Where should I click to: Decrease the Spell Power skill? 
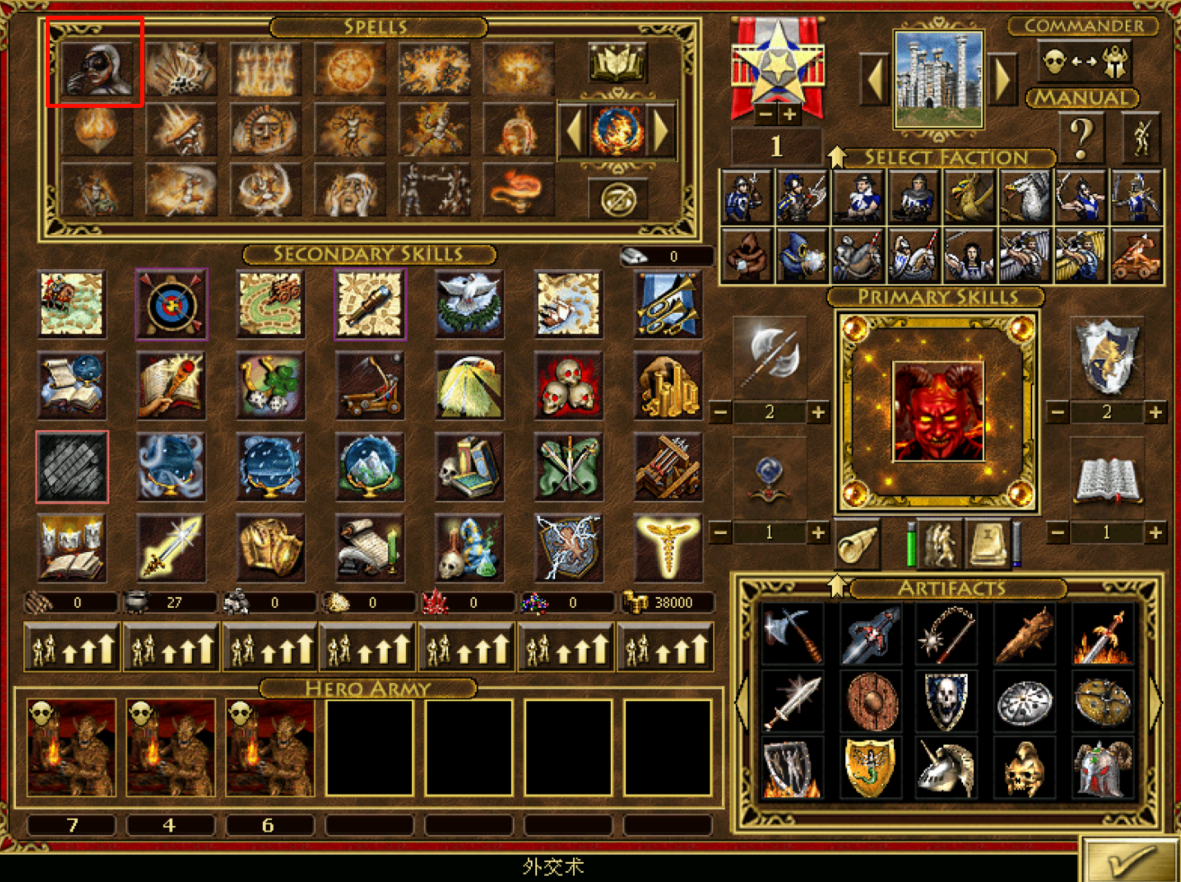(x=720, y=533)
